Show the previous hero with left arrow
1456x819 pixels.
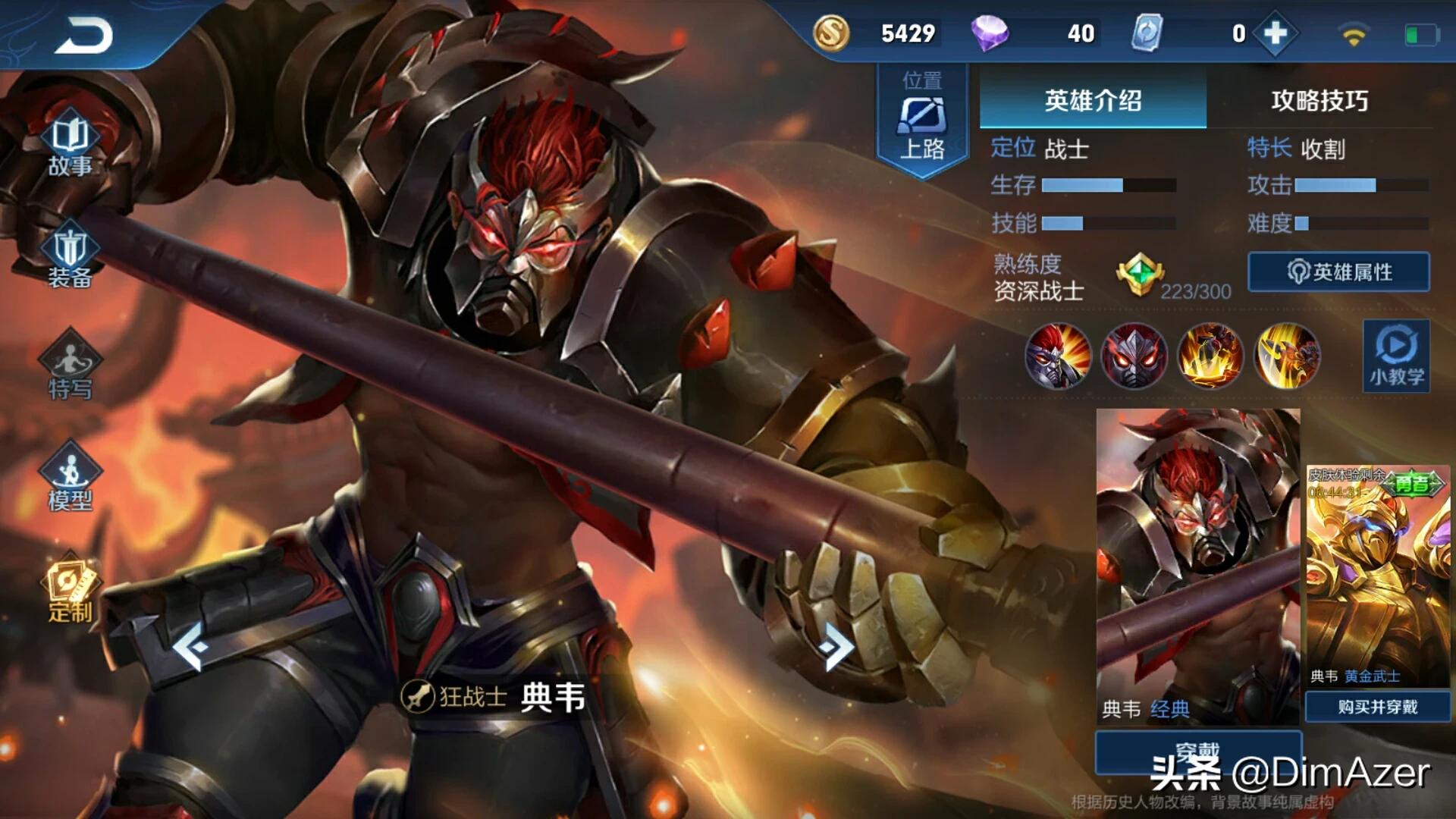pyautogui.click(x=190, y=646)
